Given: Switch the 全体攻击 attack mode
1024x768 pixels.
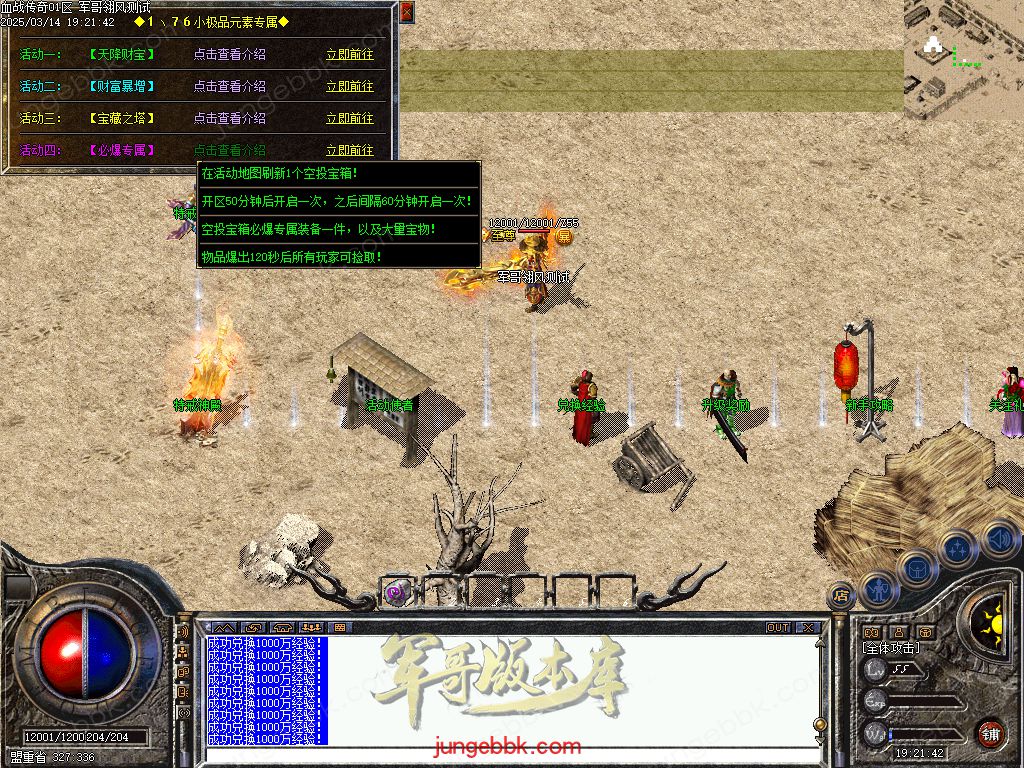Looking at the screenshot, I should coord(891,648).
